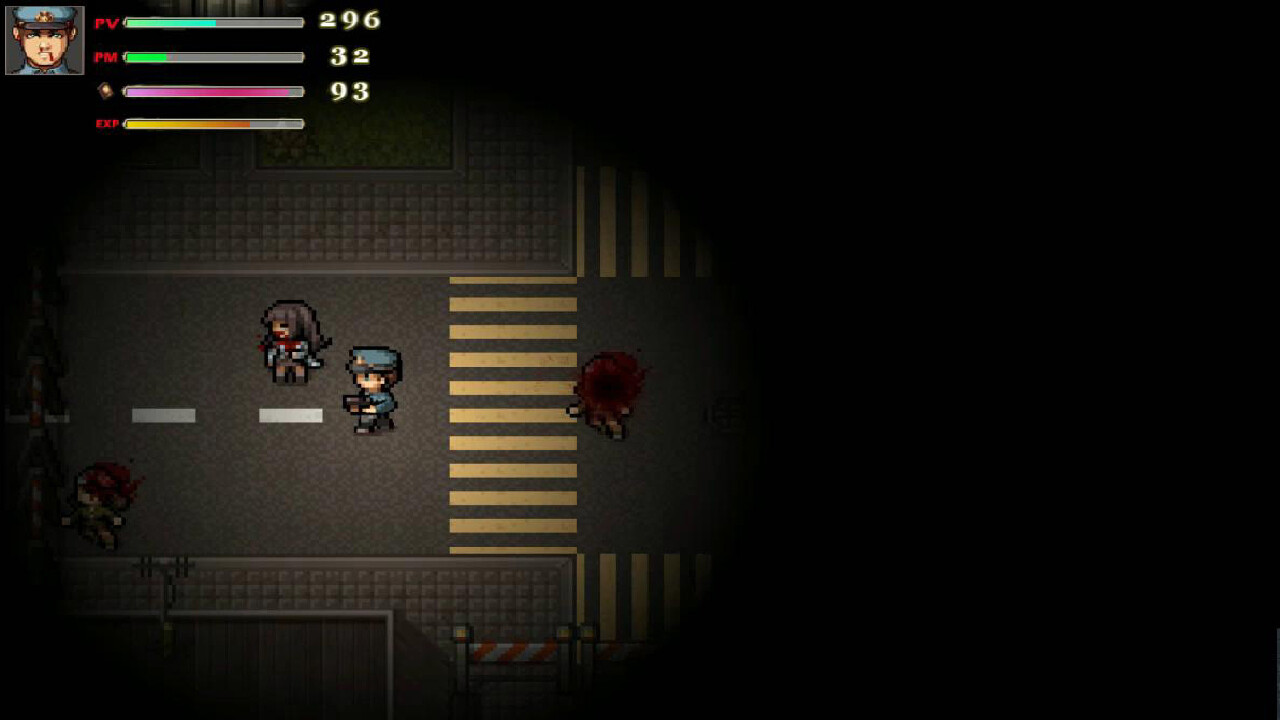Click the zombie standing near the player
This screenshot has height=720, width=1280.
pyautogui.click(x=290, y=340)
